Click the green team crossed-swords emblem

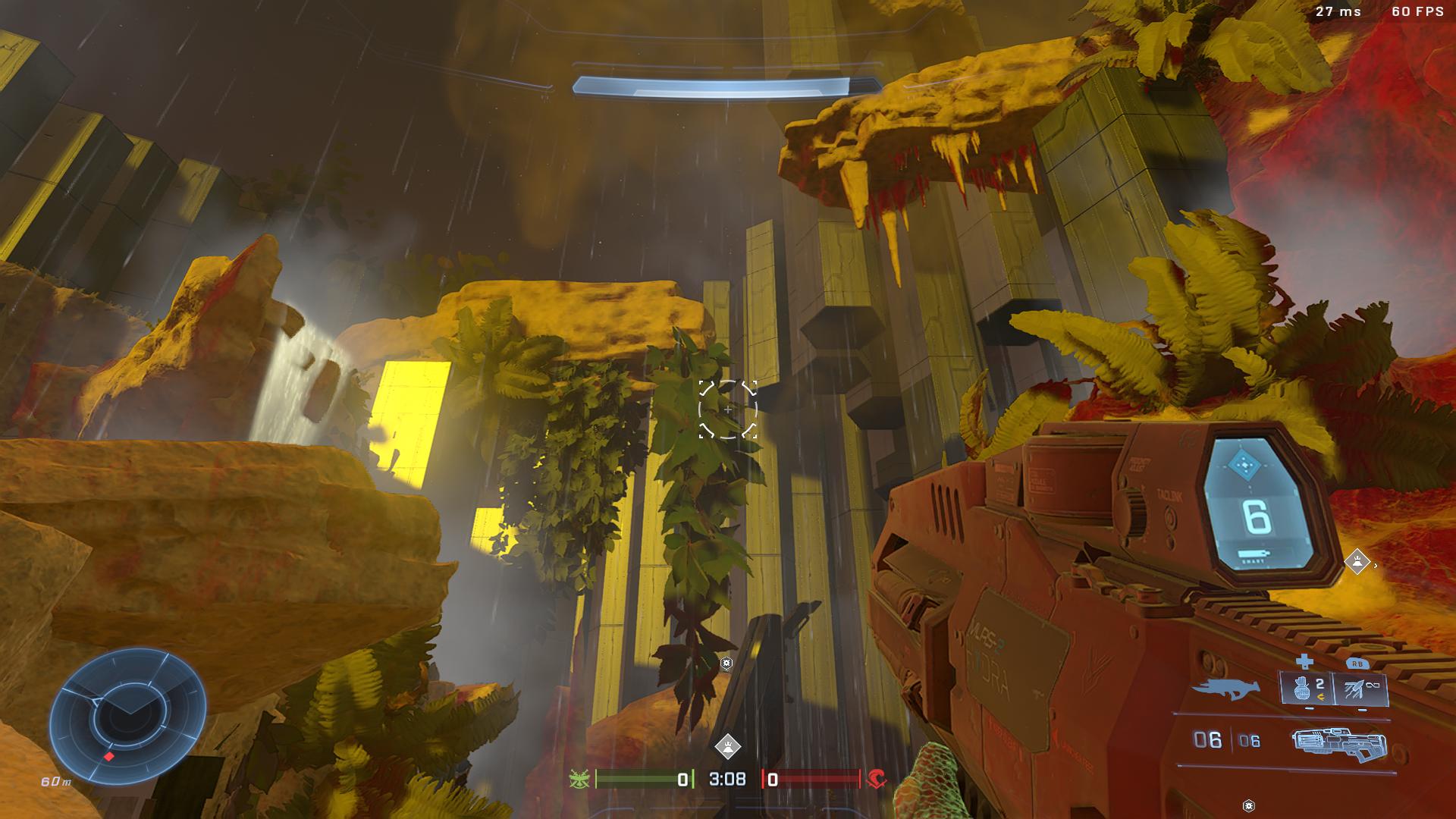click(579, 779)
